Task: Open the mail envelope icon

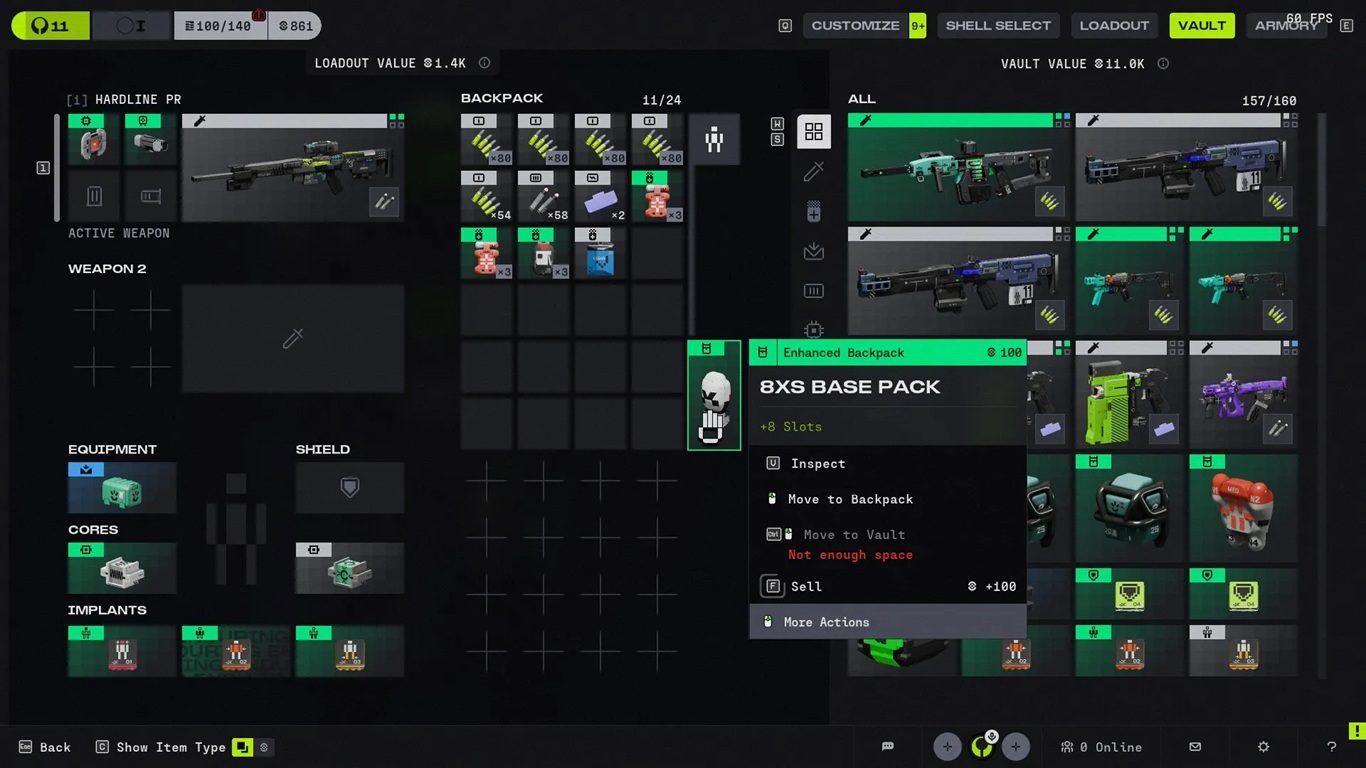Action: [x=1195, y=747]
